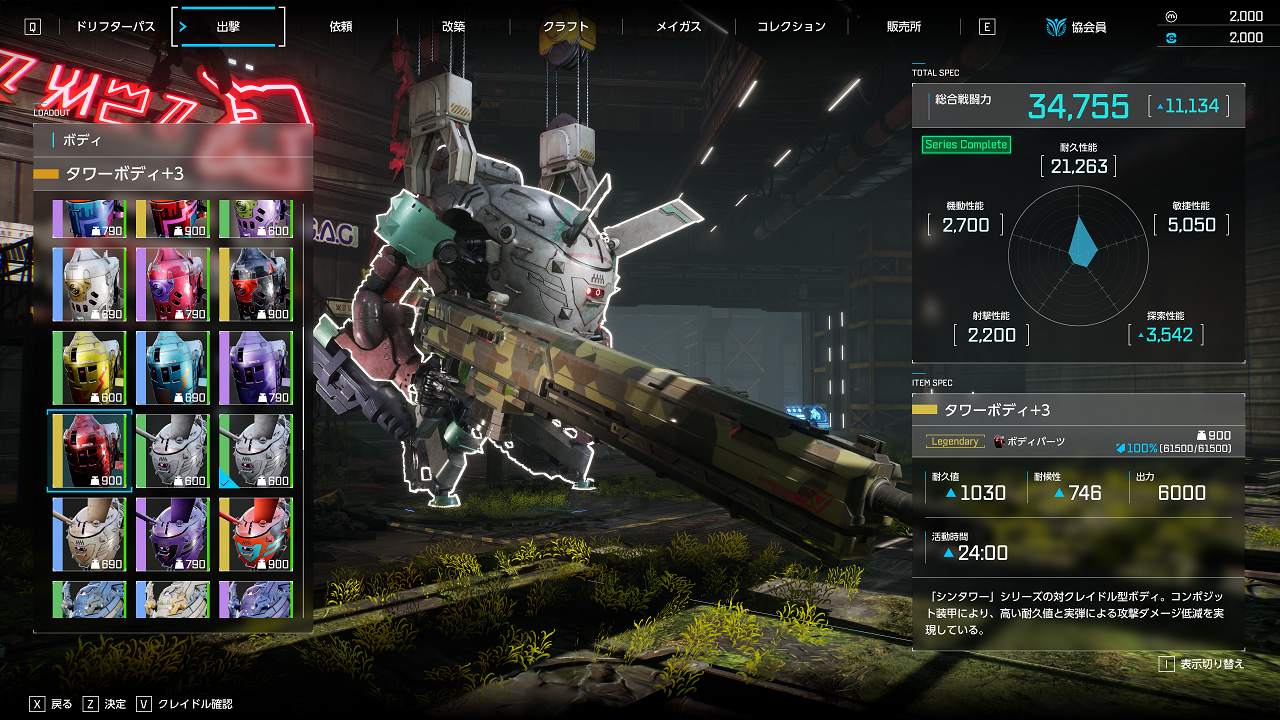Select the pink body with weight 790
Image resolution: width=1280 pixels, height=720 pixels.
(172, 285)
